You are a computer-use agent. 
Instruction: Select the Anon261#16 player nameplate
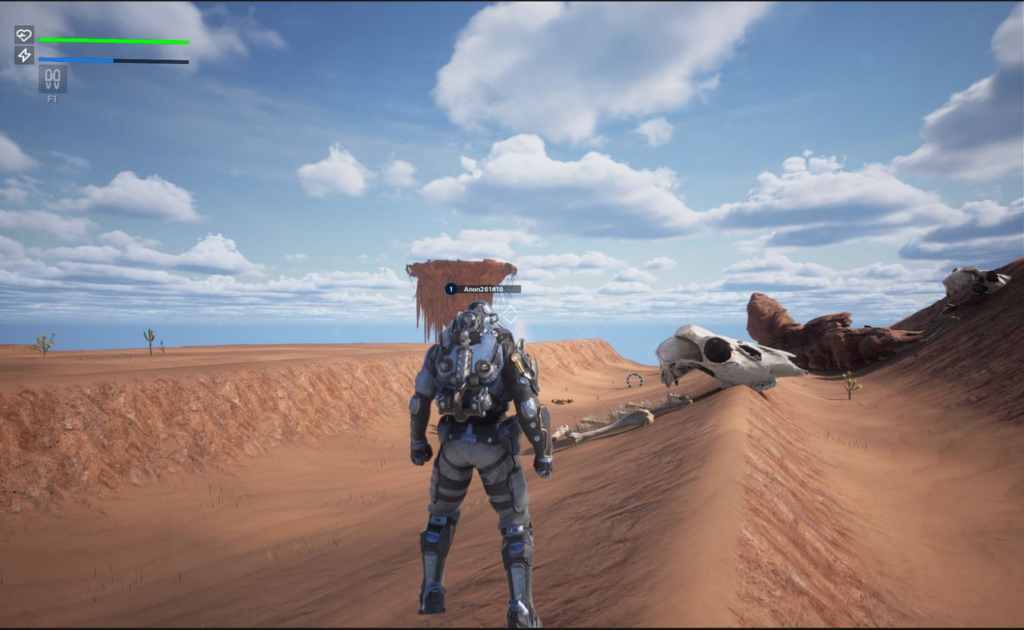(x=483, y=289)
